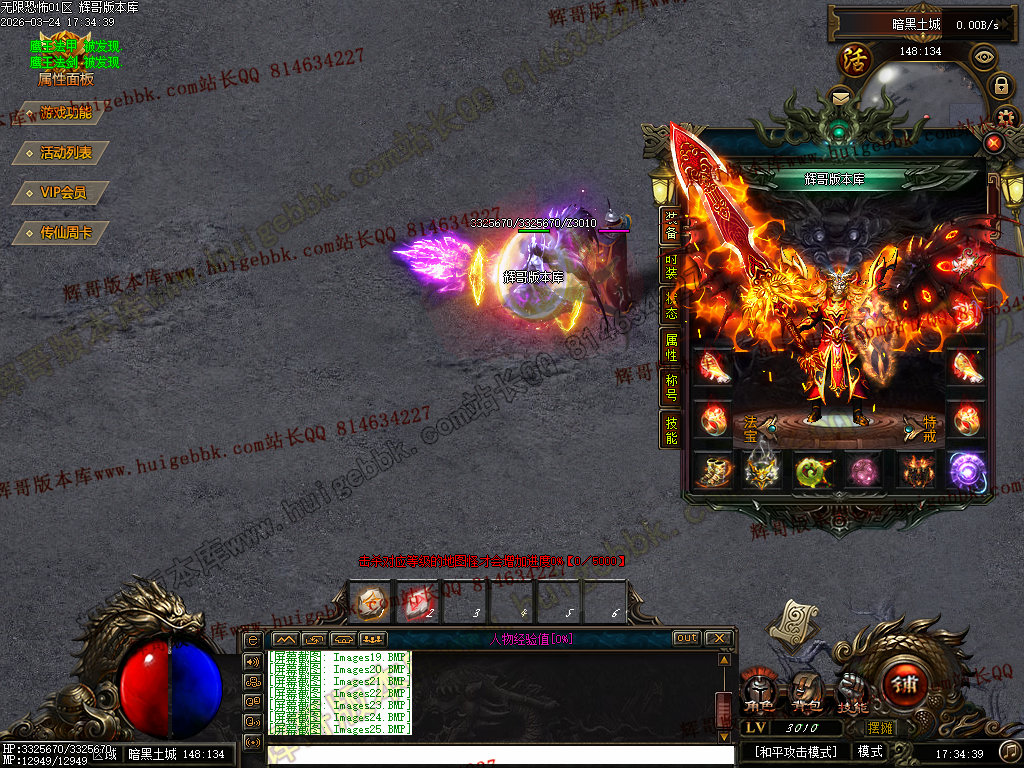Viewport: 1024px width, 768px height.
Task: Select the golden boots equipment slot
Action: click(712, 470)
